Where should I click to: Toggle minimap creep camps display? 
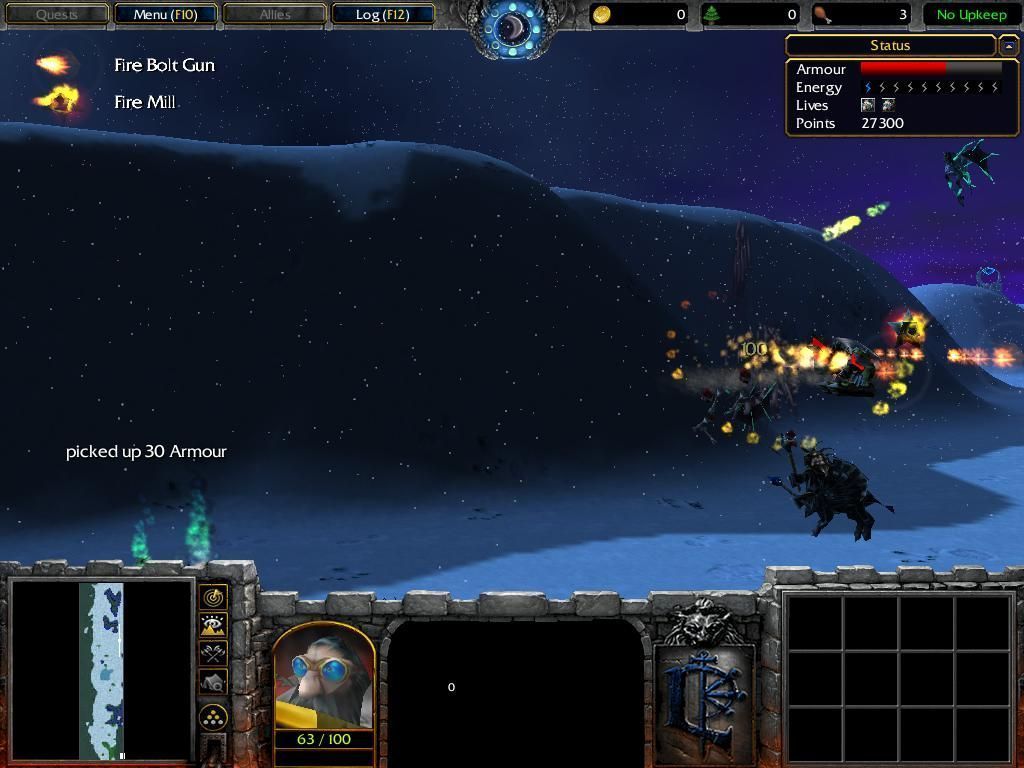coord(213,683)
